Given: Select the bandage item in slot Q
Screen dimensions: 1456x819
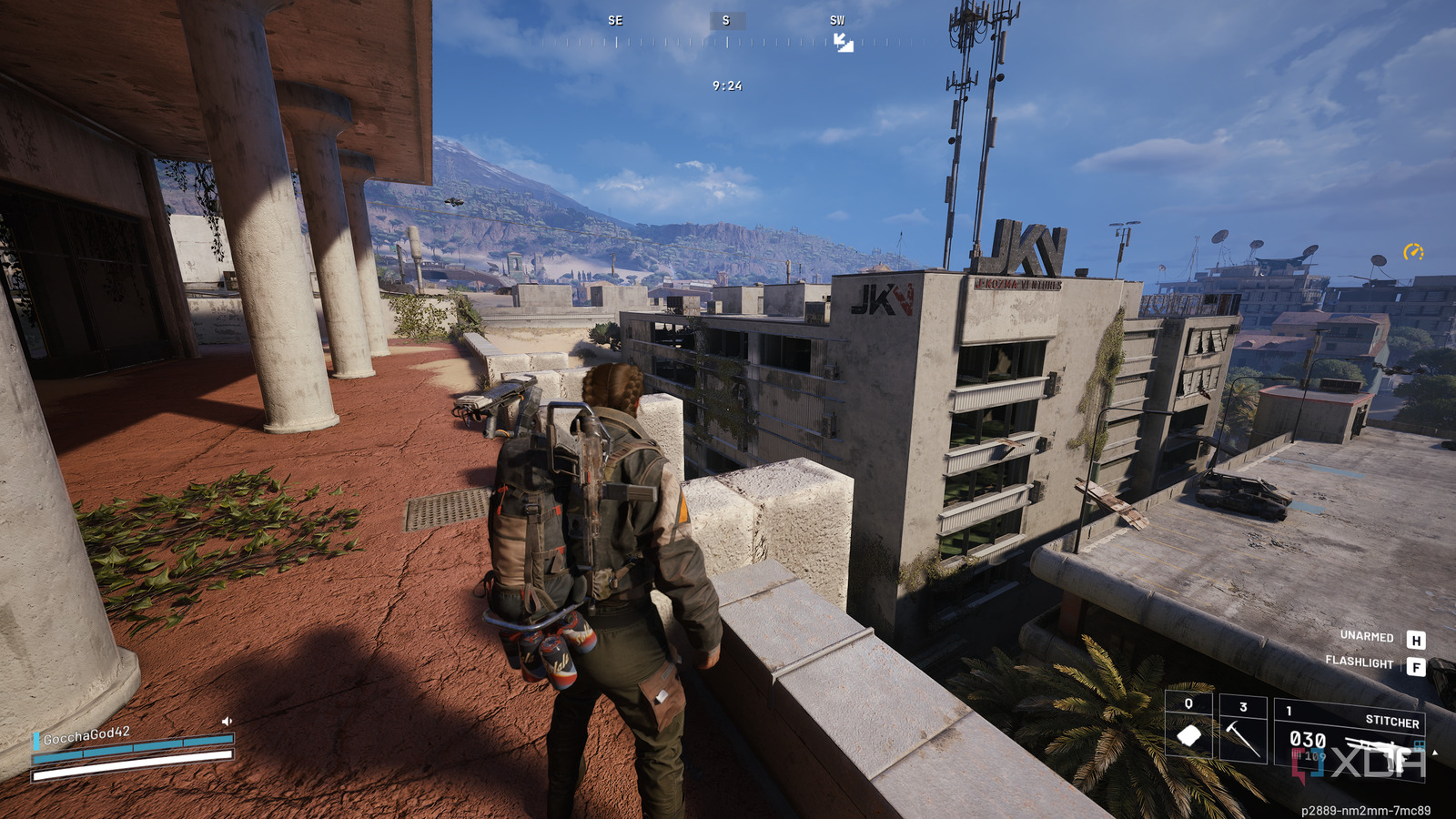Looking at the screenshot, I should (x=1188, y=733).
